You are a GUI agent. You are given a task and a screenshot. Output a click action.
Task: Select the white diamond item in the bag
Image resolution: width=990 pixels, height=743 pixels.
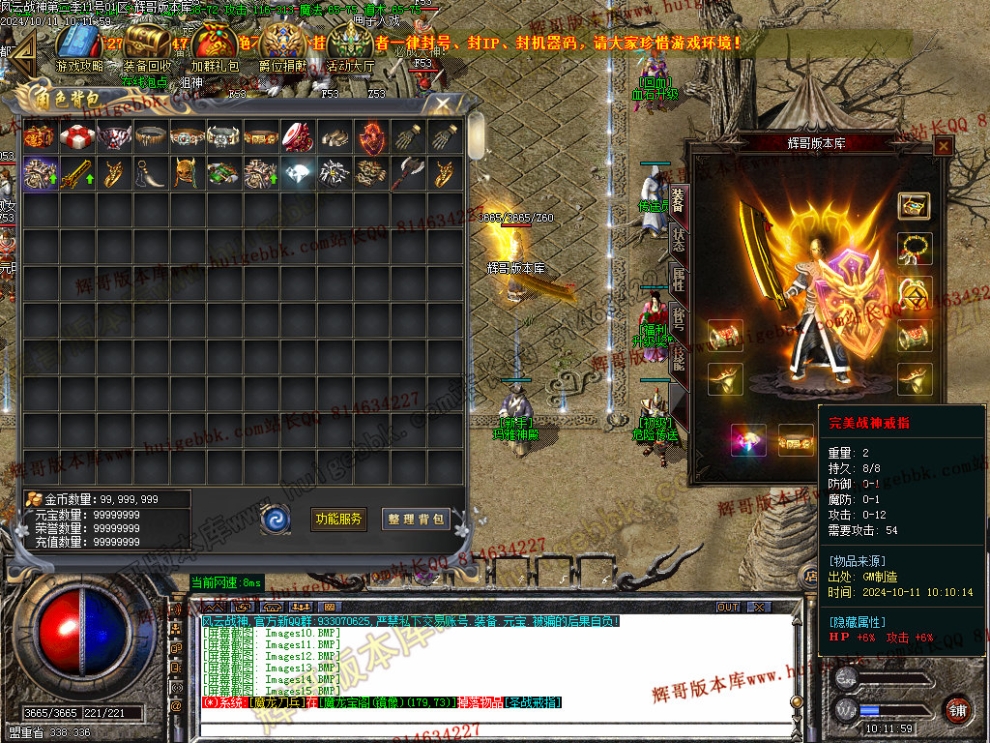(298, 173)
